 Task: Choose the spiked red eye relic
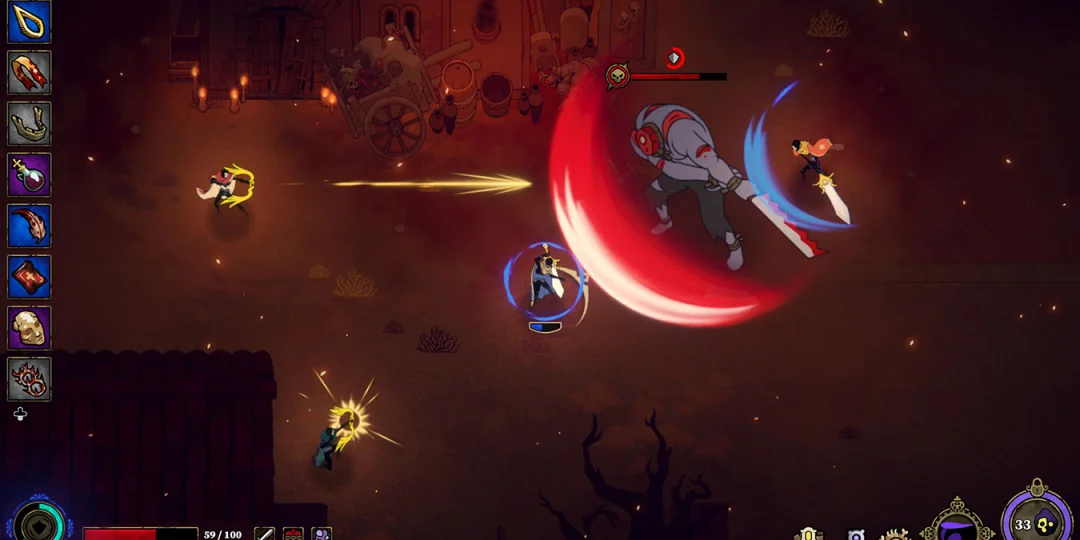pos(29,379)
